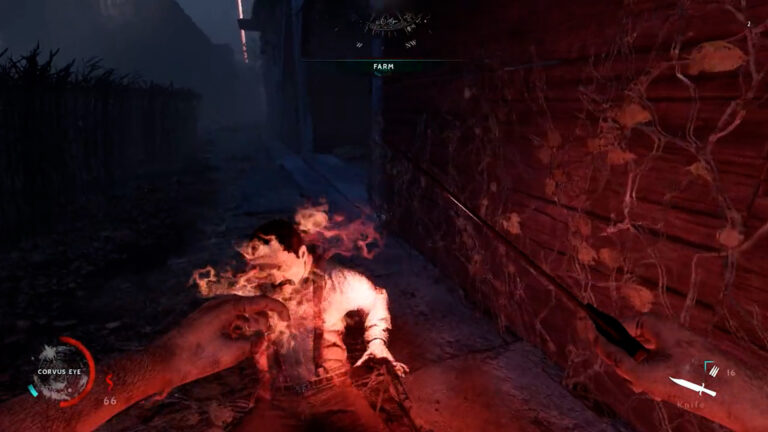Image resolution: width=768 pixels, height=432 pixels.
Task: Select the throwing ammo icon beside 16
Action: (x=714, y=371)
